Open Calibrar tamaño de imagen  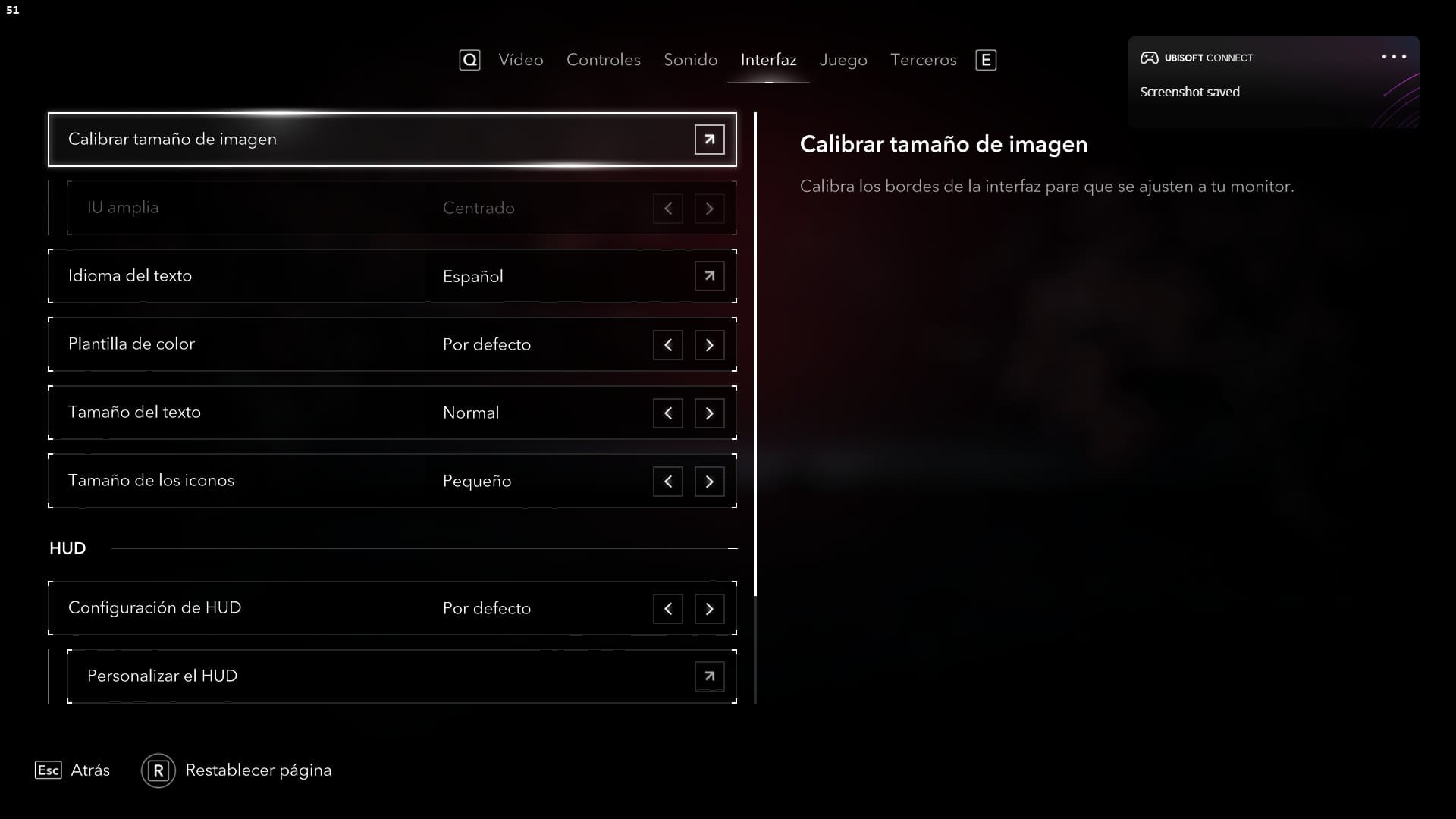[709, 140]
